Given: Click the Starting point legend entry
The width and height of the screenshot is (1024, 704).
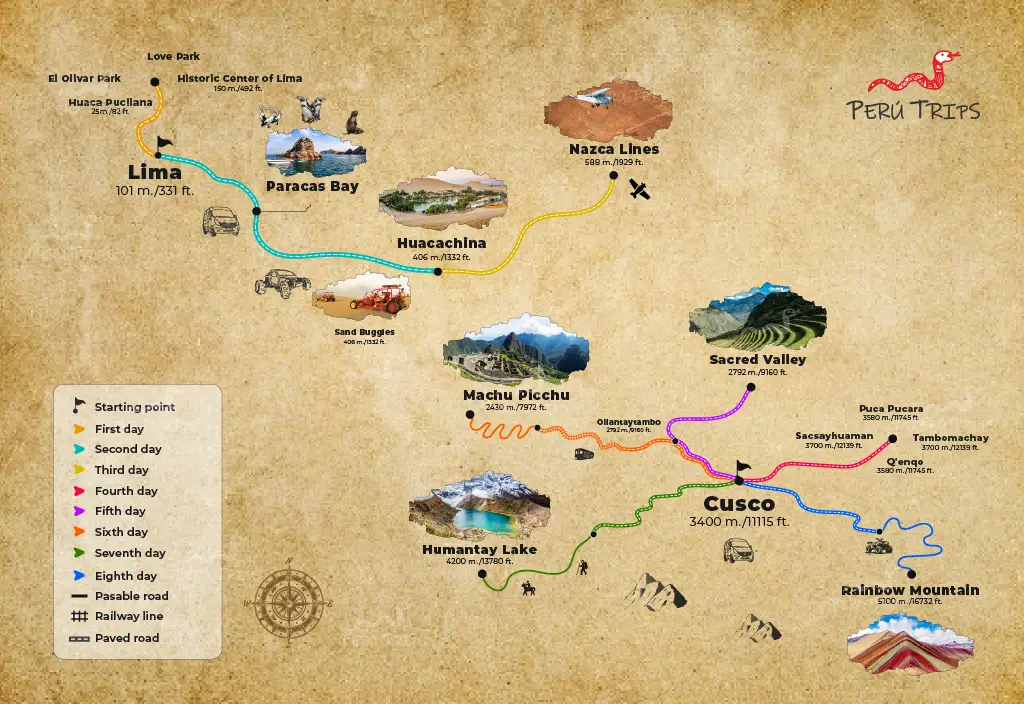Looking at the screenshot, I should pos(134,407).
